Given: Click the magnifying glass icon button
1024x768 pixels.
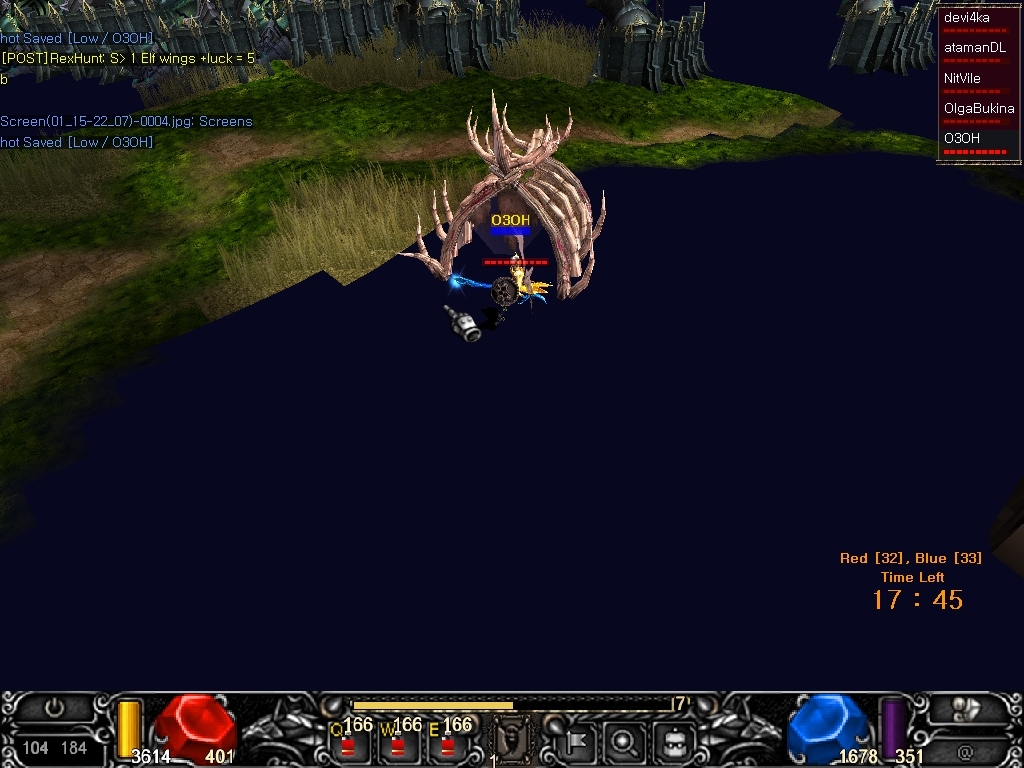Looking at the screenshot, I should click(x=624, y=742).
